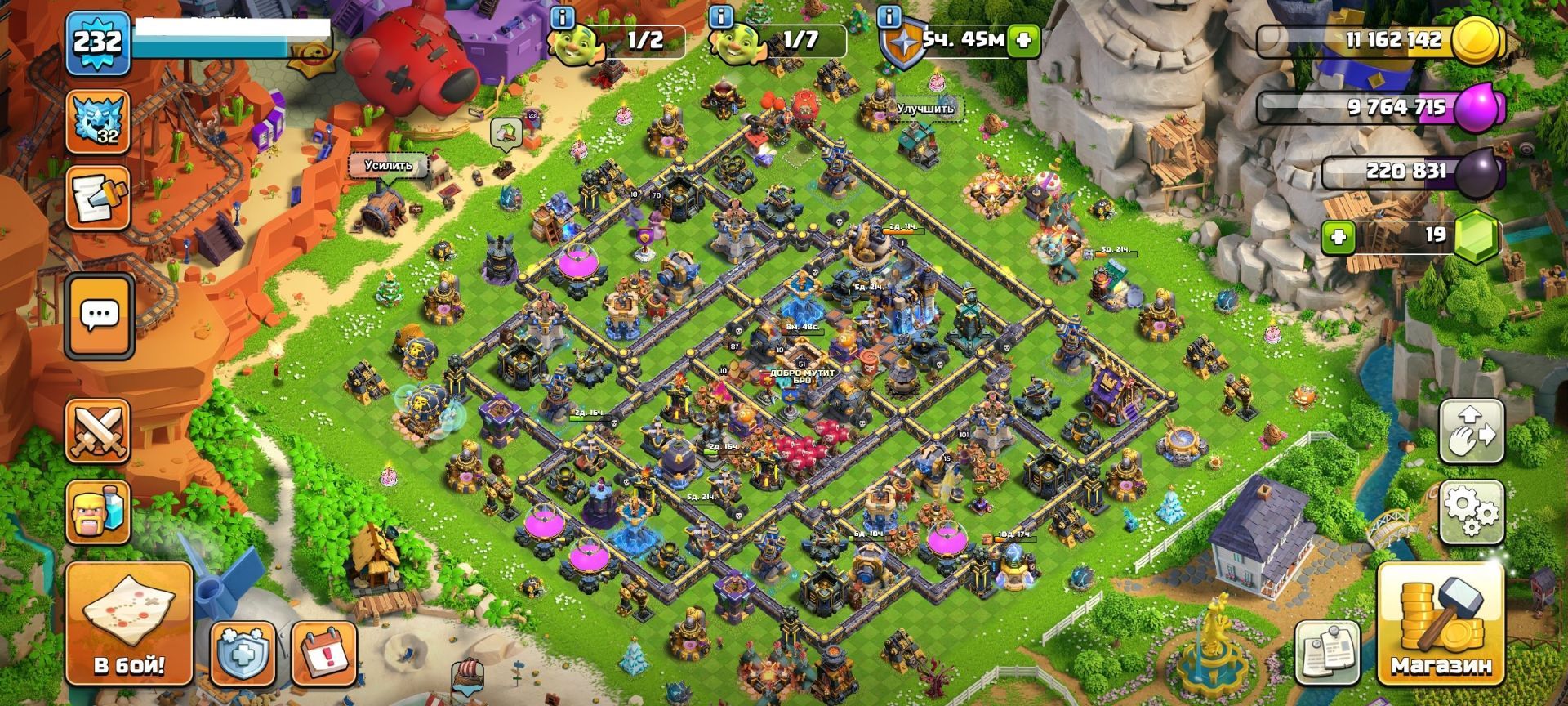Tap the Улучшить upgrade bubble
This screenshot has height=706, width=1568.
tap(924, 109)
